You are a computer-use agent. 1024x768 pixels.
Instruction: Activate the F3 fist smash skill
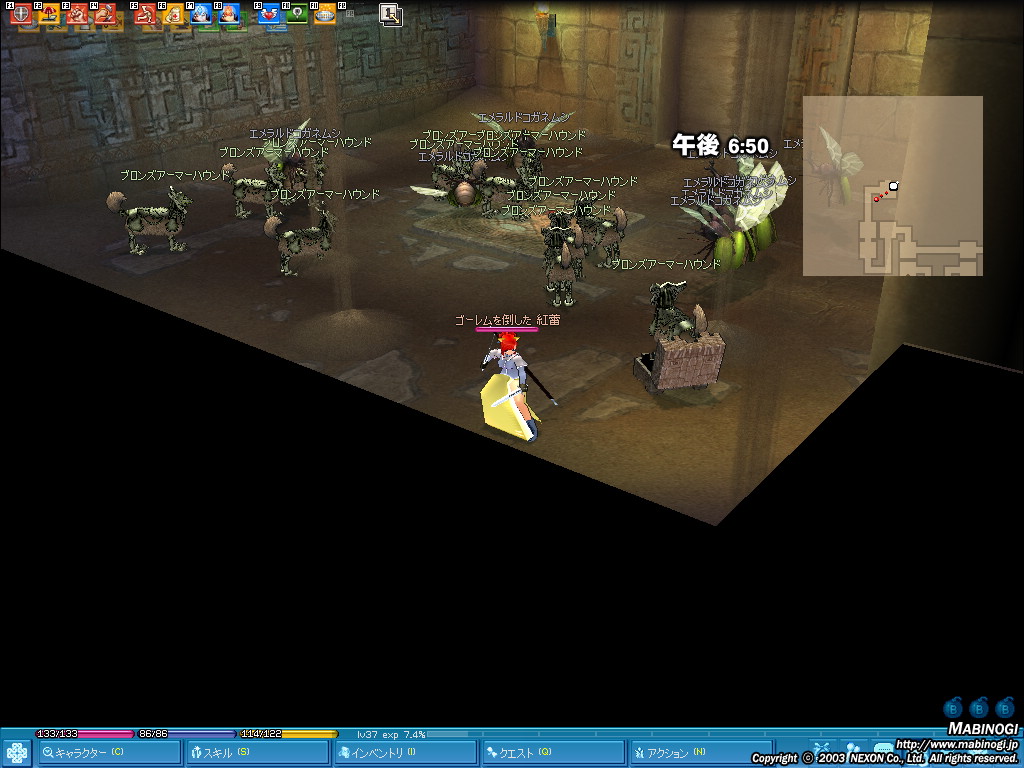point(77,14)
